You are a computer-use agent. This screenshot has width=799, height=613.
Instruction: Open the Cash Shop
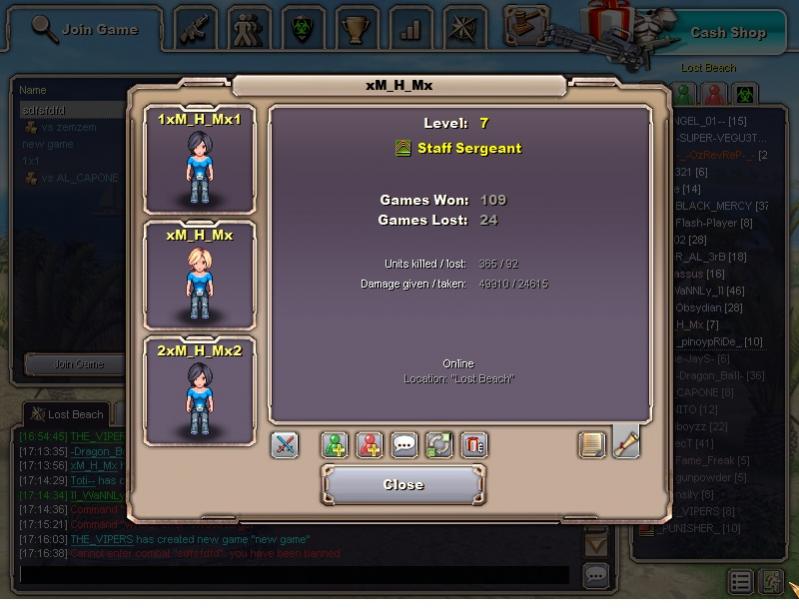[x=727, y=32]
